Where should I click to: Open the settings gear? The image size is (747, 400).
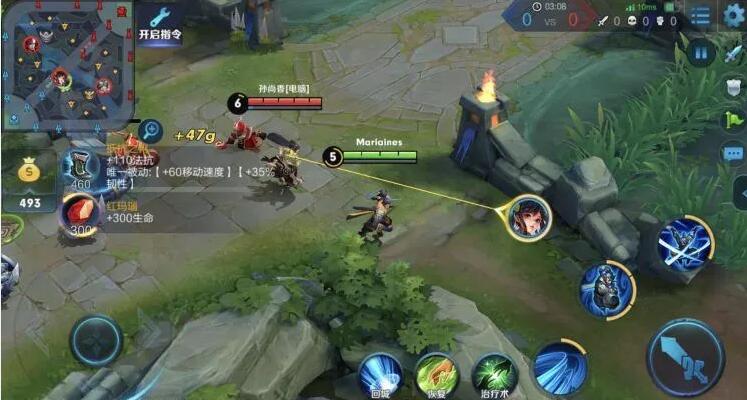pyautogui.click(x=732, y=14)
